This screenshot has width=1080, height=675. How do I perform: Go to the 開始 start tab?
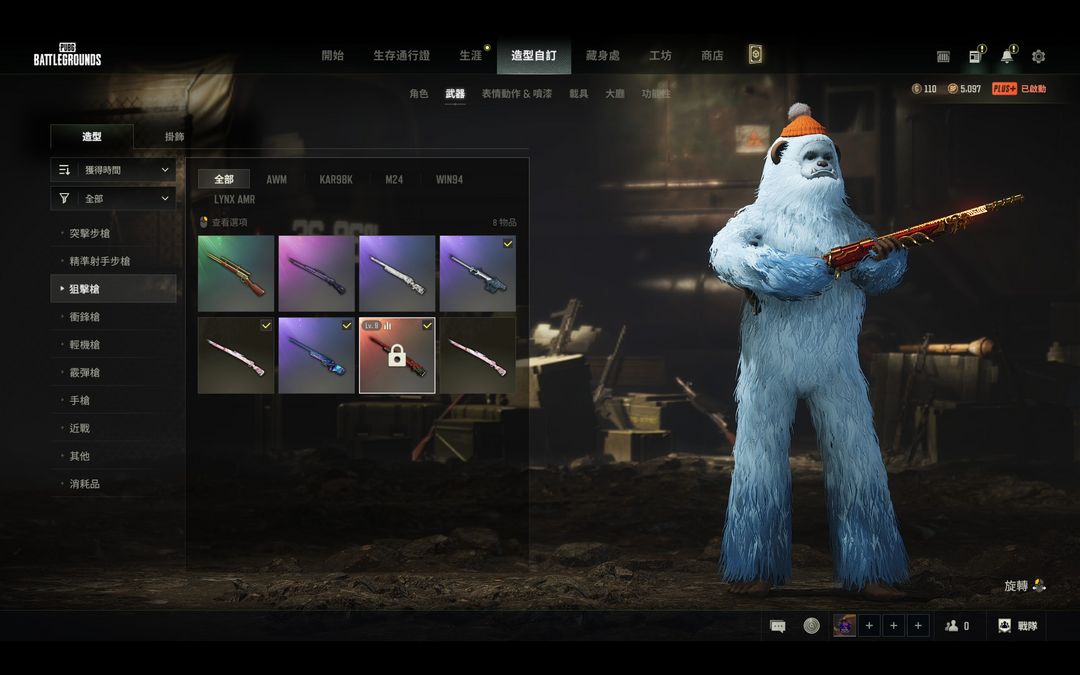pos(333,56)
